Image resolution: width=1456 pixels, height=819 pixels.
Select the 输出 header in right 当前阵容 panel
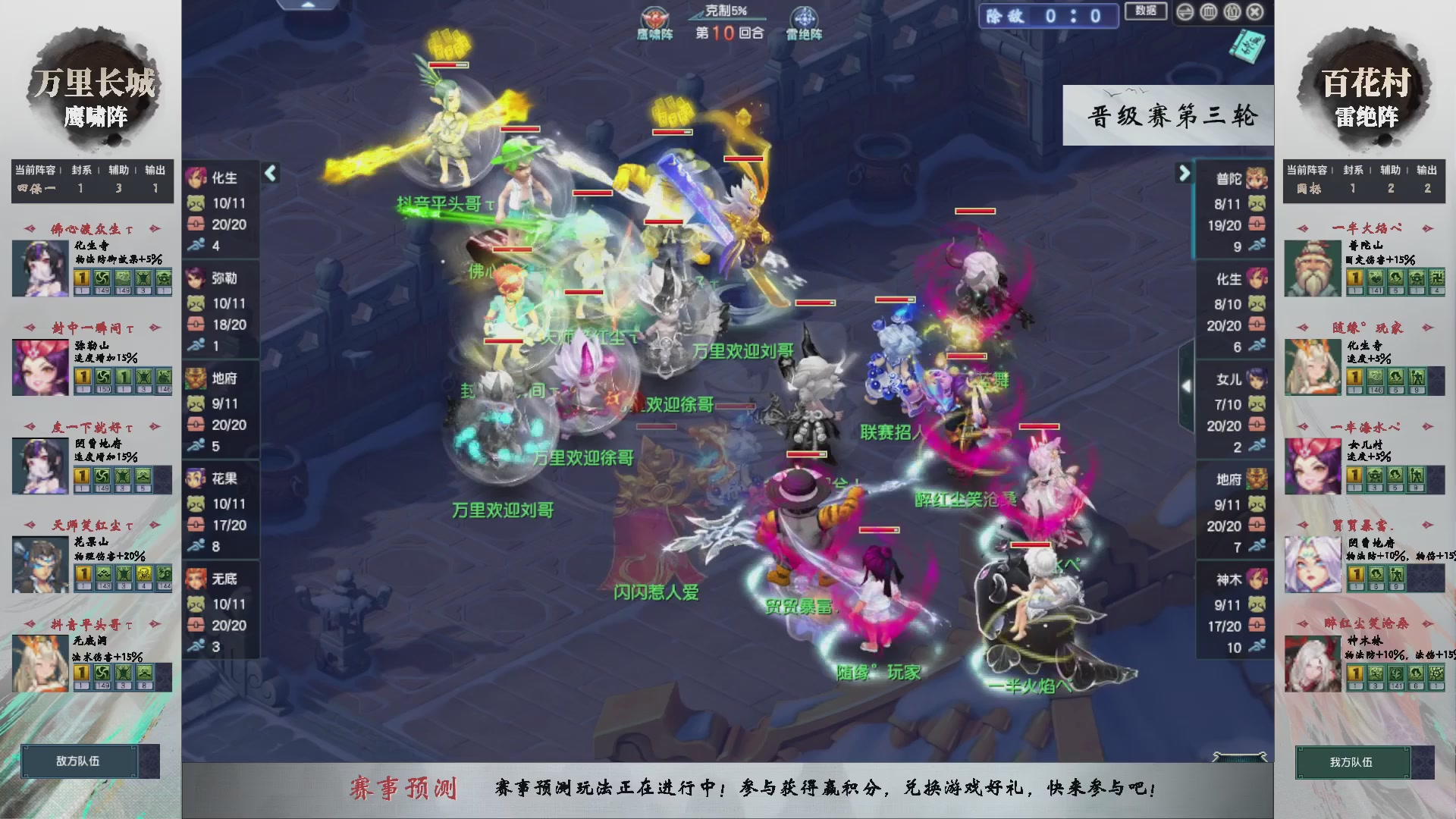1426,171
